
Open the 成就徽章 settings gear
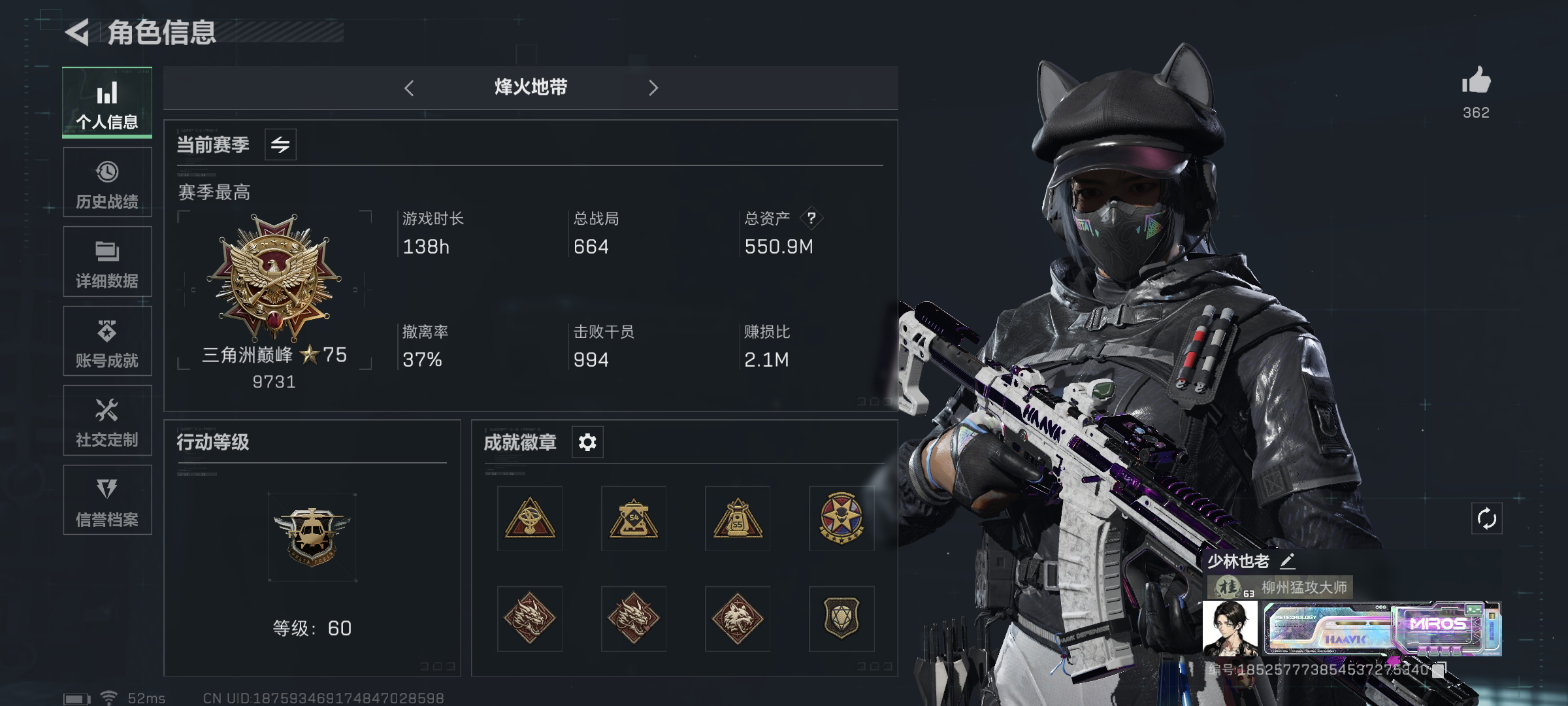click(x=587, y=442)
